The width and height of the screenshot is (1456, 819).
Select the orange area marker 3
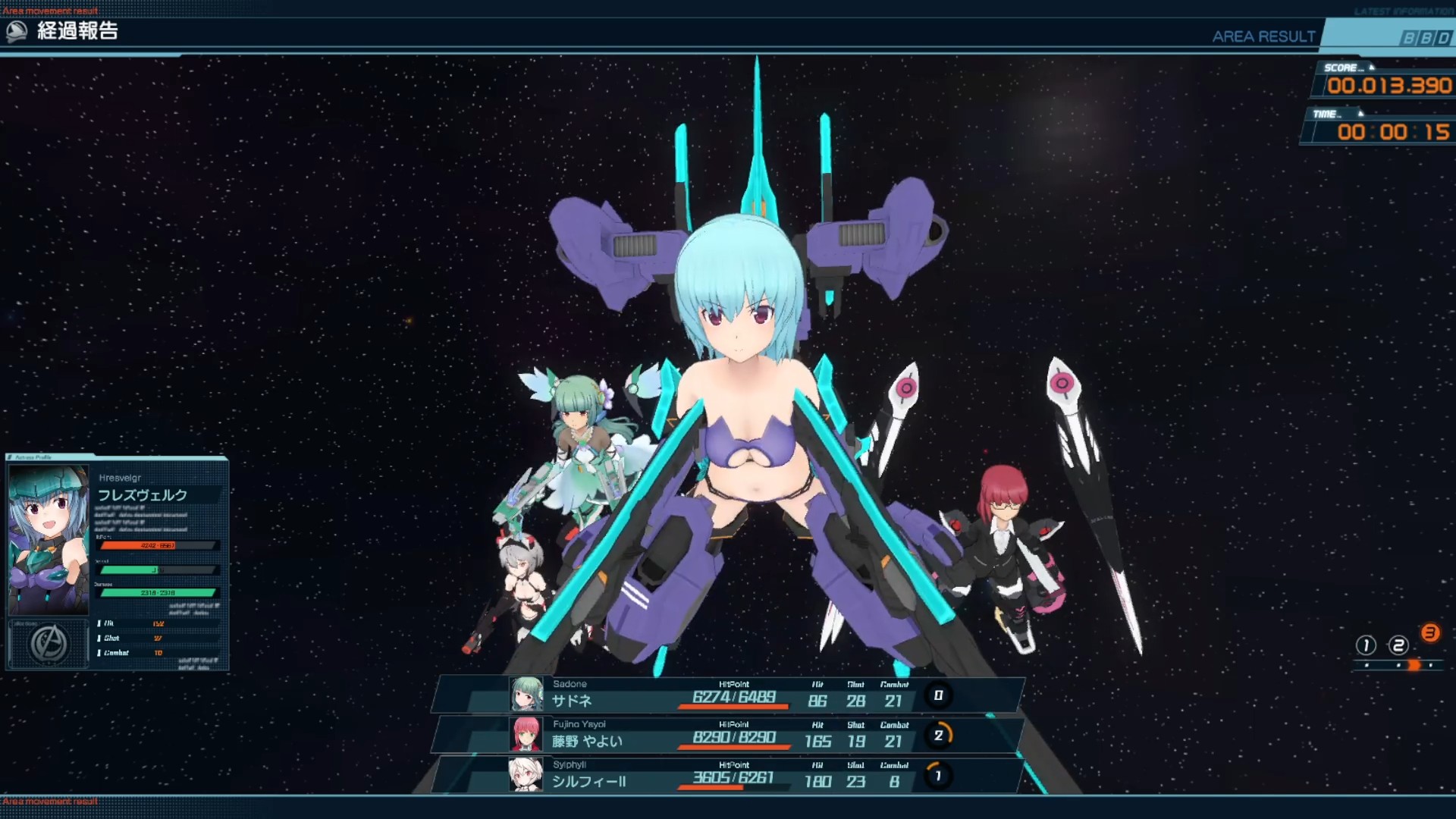(1430, 633)
